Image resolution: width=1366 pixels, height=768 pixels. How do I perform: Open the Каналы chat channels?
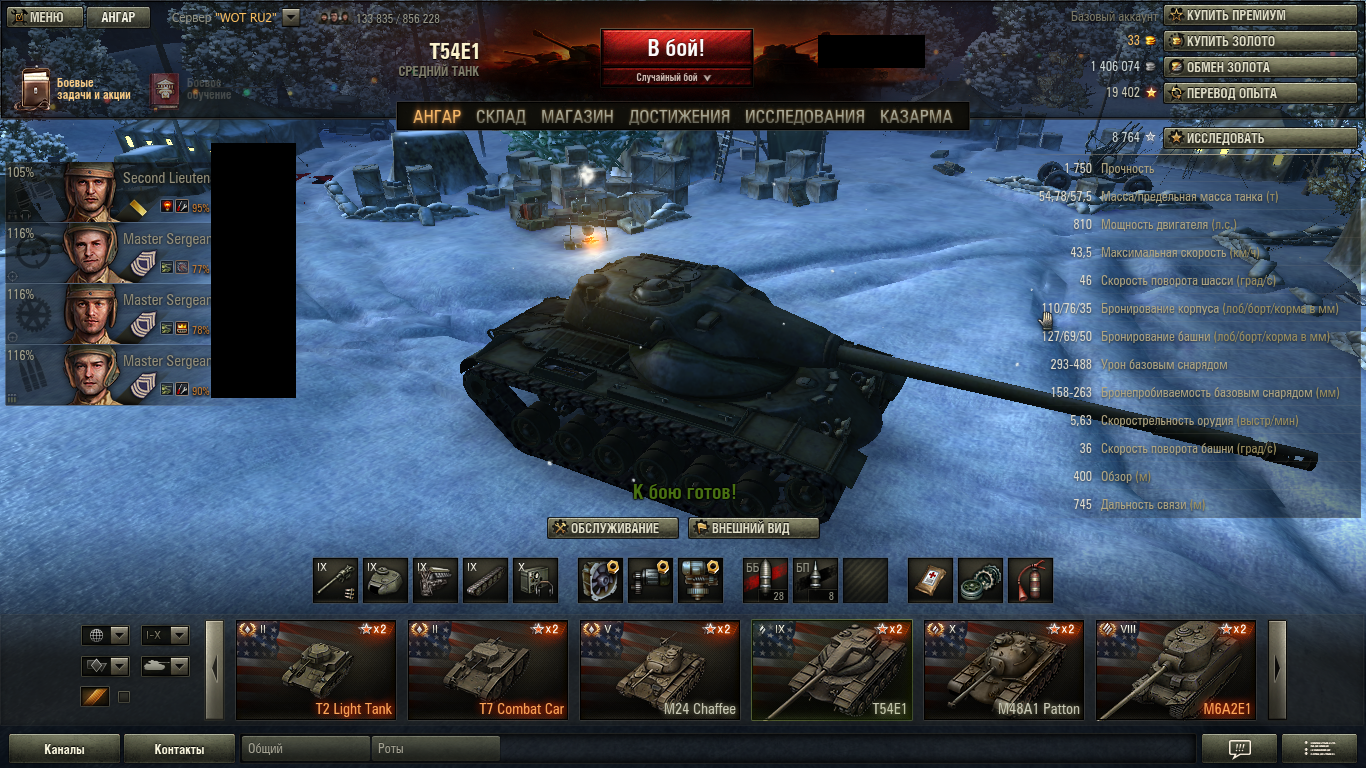[64, 749]
